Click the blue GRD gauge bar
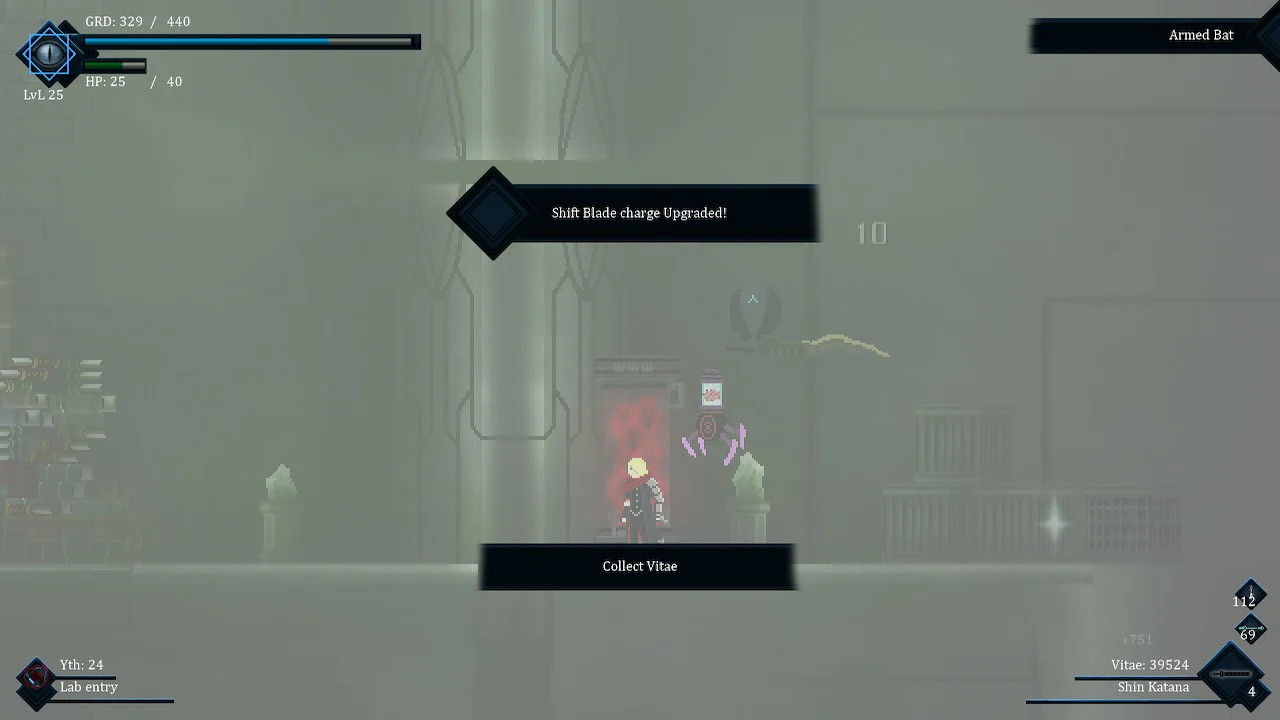 [250, 42]
